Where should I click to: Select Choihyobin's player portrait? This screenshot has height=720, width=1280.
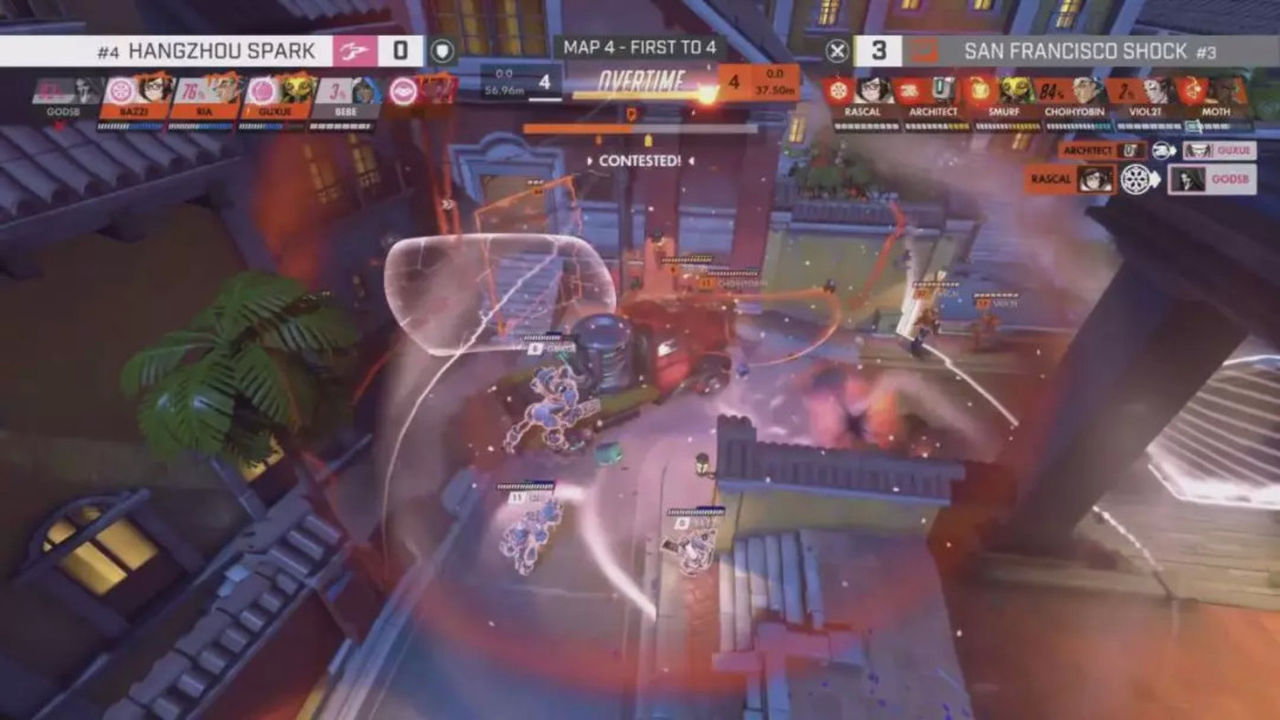1074,93
